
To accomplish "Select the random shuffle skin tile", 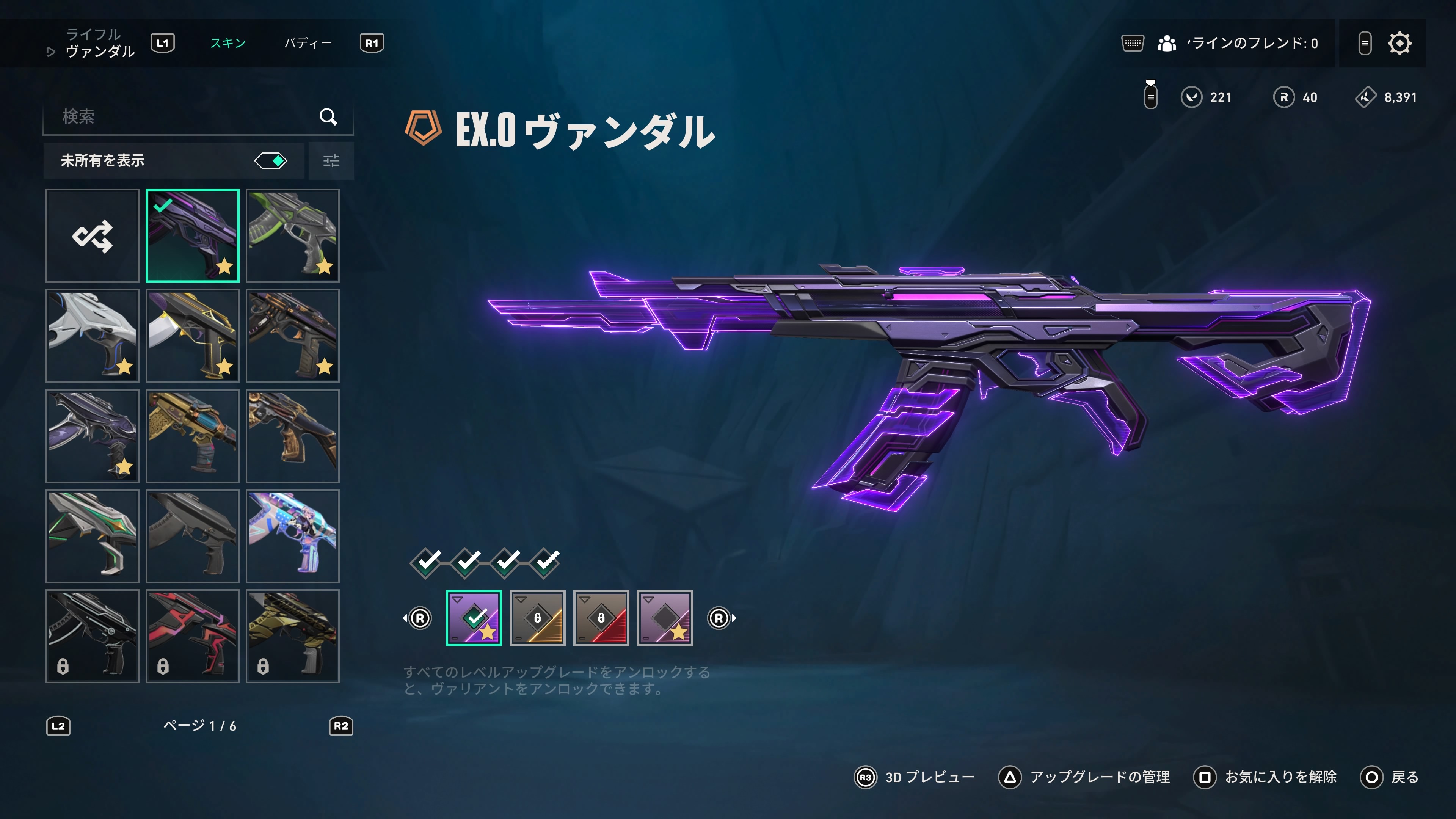I will click(92, 236).
